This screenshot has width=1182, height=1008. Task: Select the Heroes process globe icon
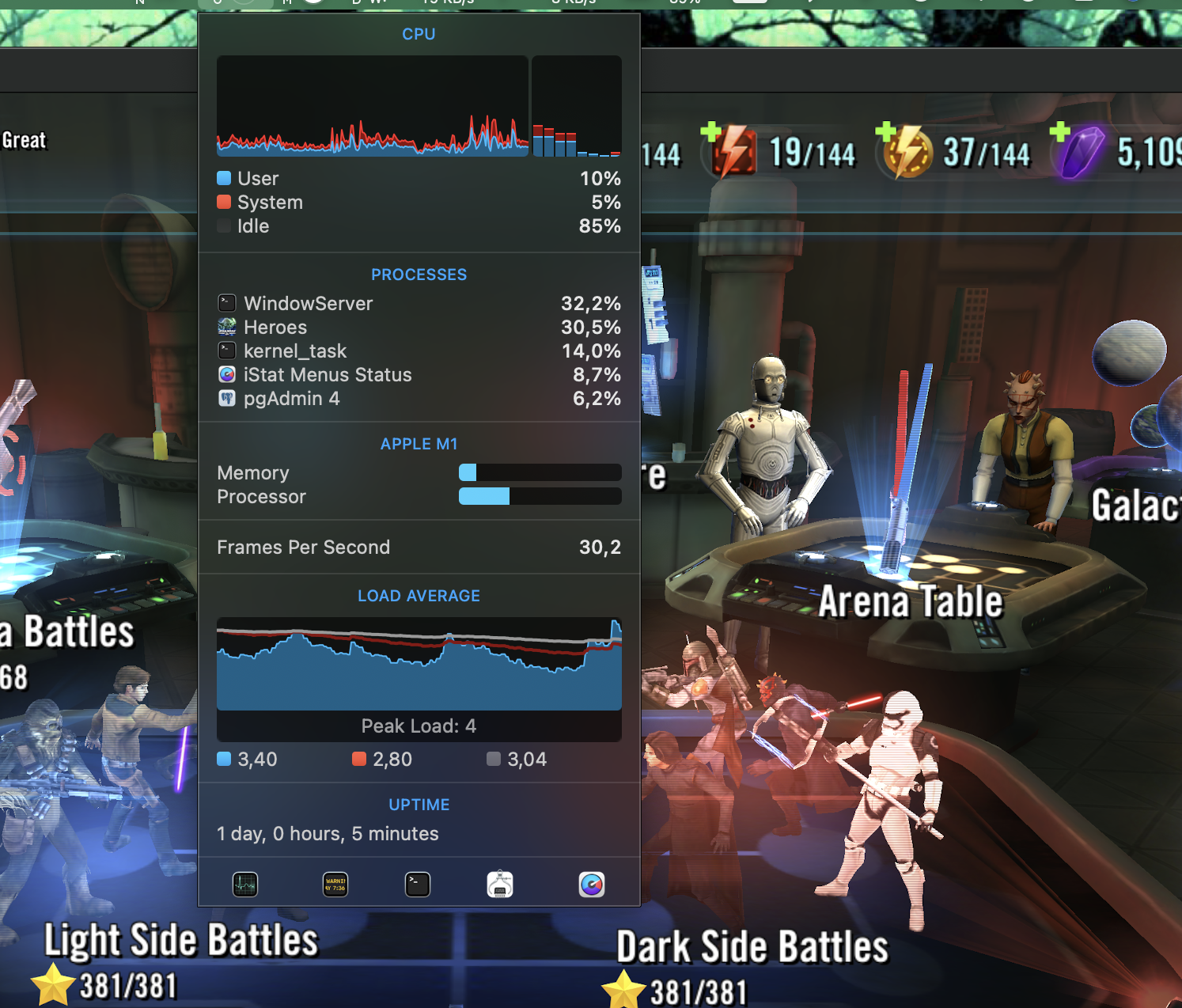[227, 327]
